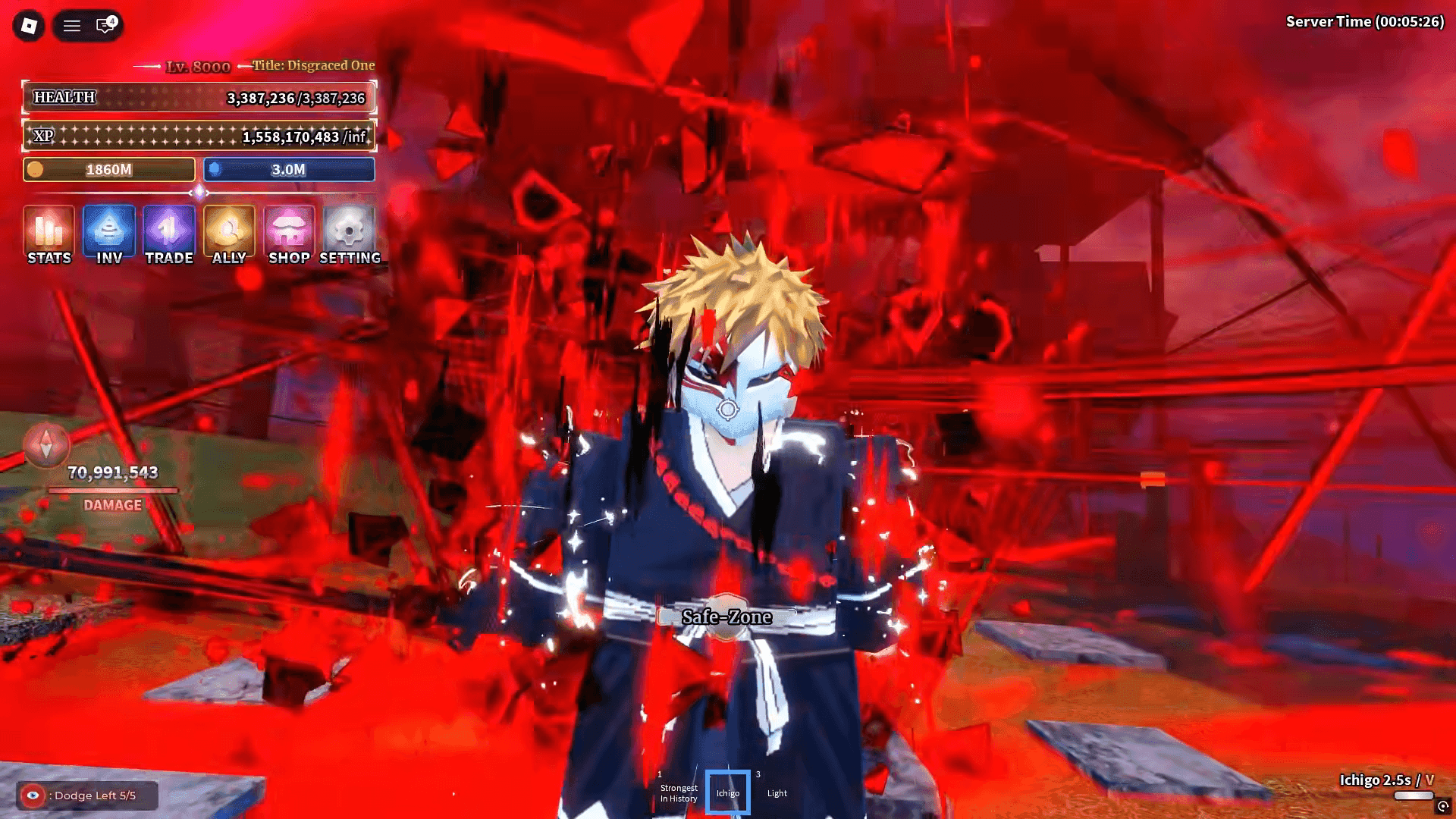
Task: Select the highlighted Ichigo hotbar slot
Action: [726, 791]
